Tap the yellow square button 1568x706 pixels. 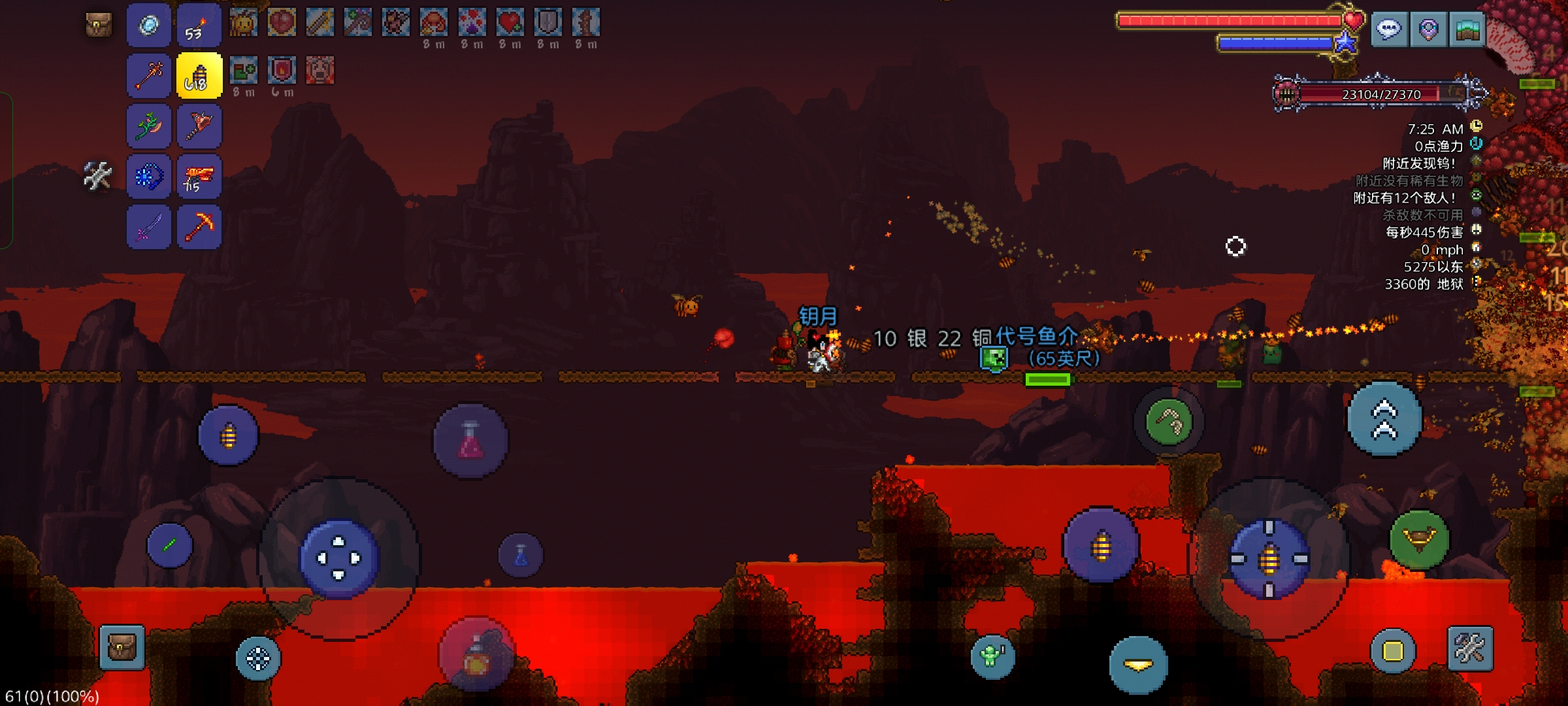point(1392,651)
